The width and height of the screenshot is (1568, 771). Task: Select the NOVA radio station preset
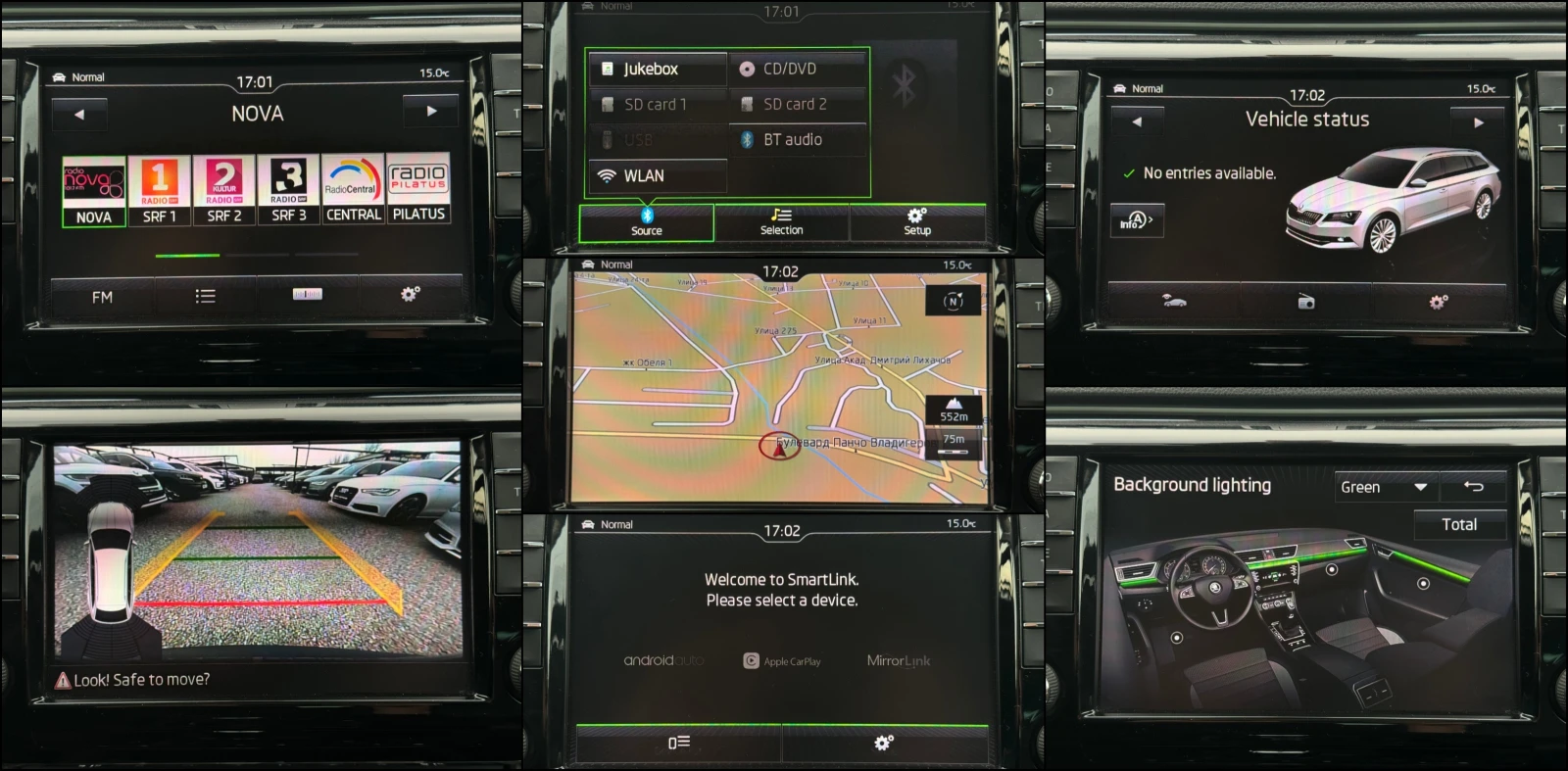point(94,191)
